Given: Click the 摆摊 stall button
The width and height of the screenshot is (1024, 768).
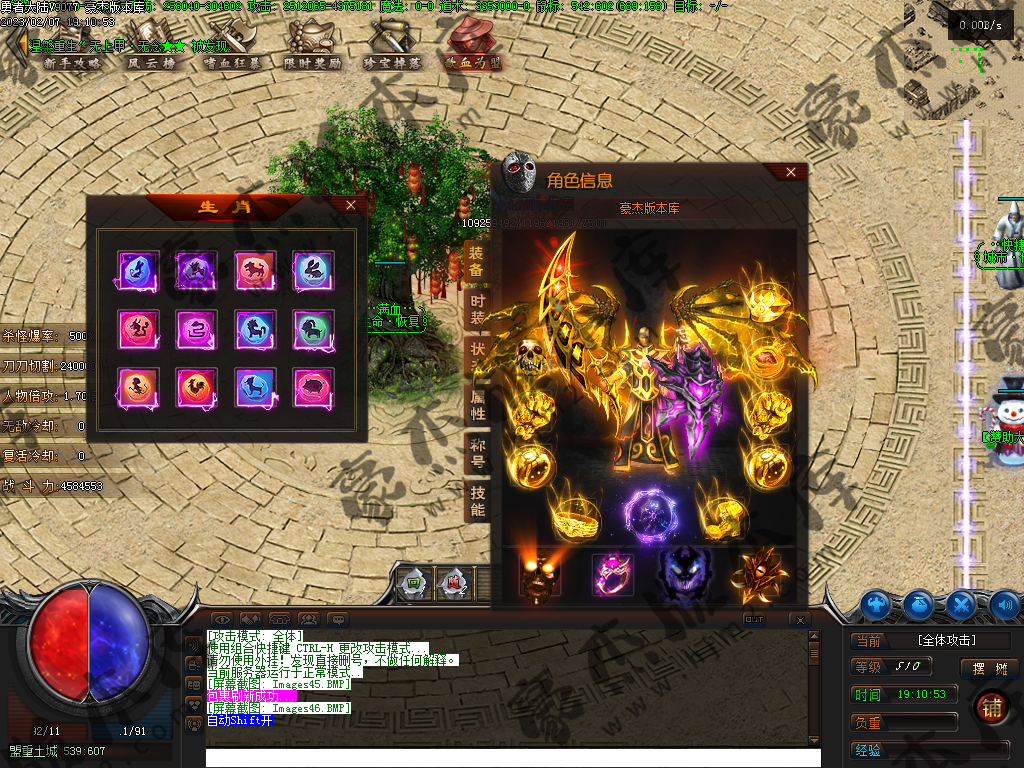Looking at the screenshot, I should [x=989, y=668].
